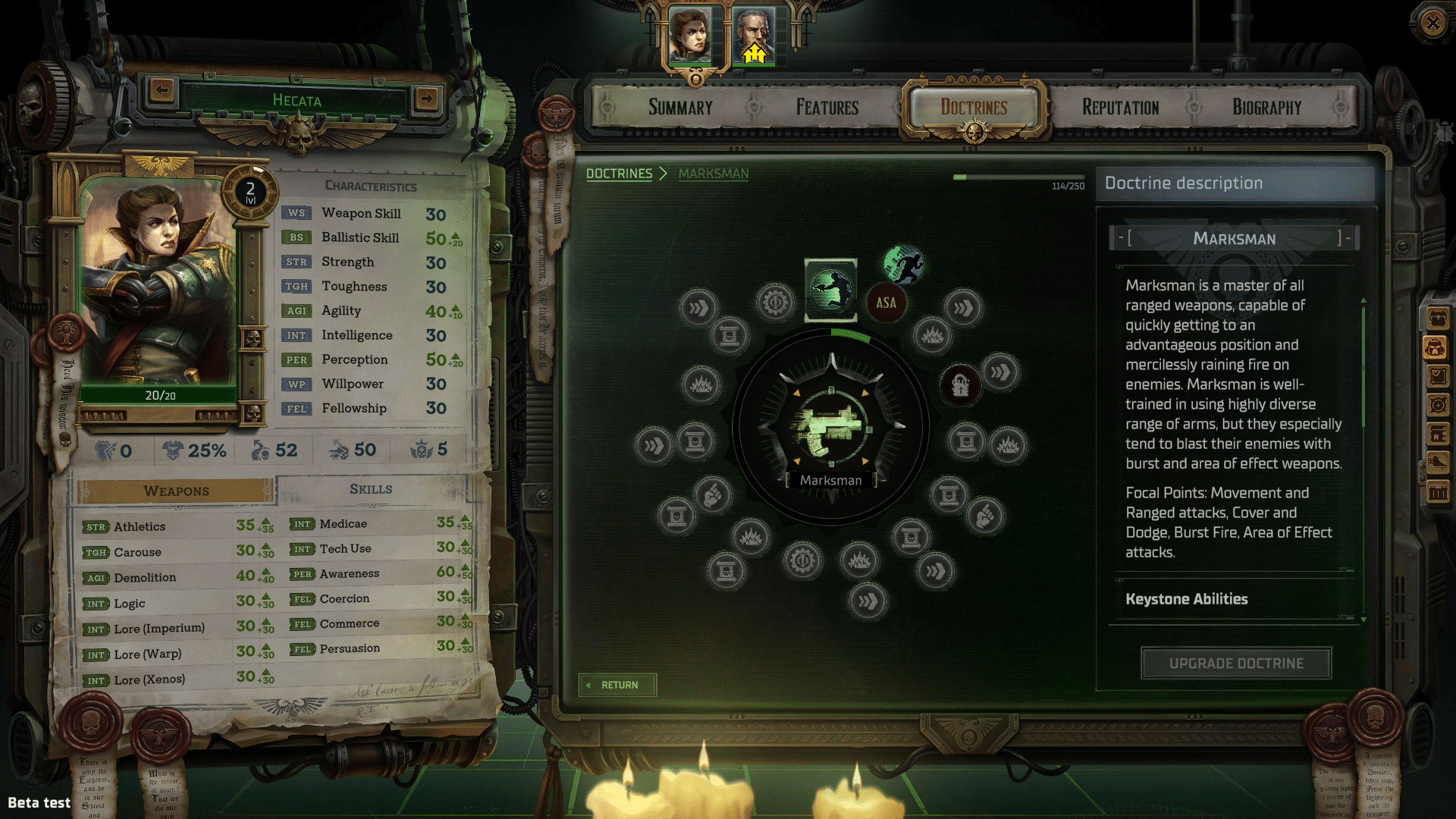
Task: Select the ASA keystone ability icon
Action: (x=886, y=303)
